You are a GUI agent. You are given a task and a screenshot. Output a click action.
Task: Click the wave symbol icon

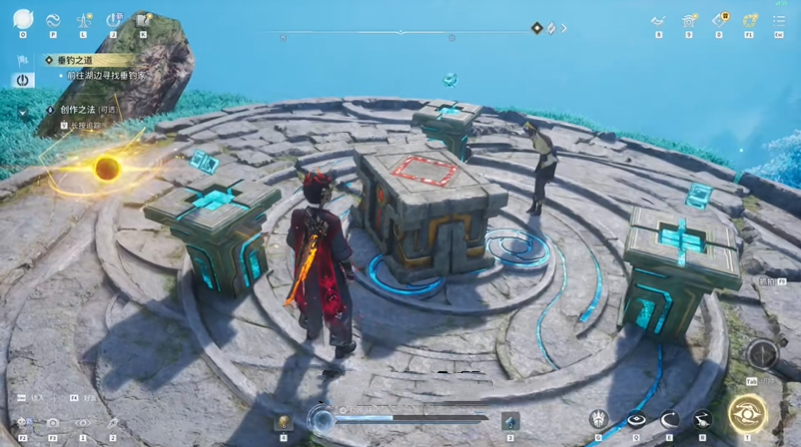[x=54, y=18]
